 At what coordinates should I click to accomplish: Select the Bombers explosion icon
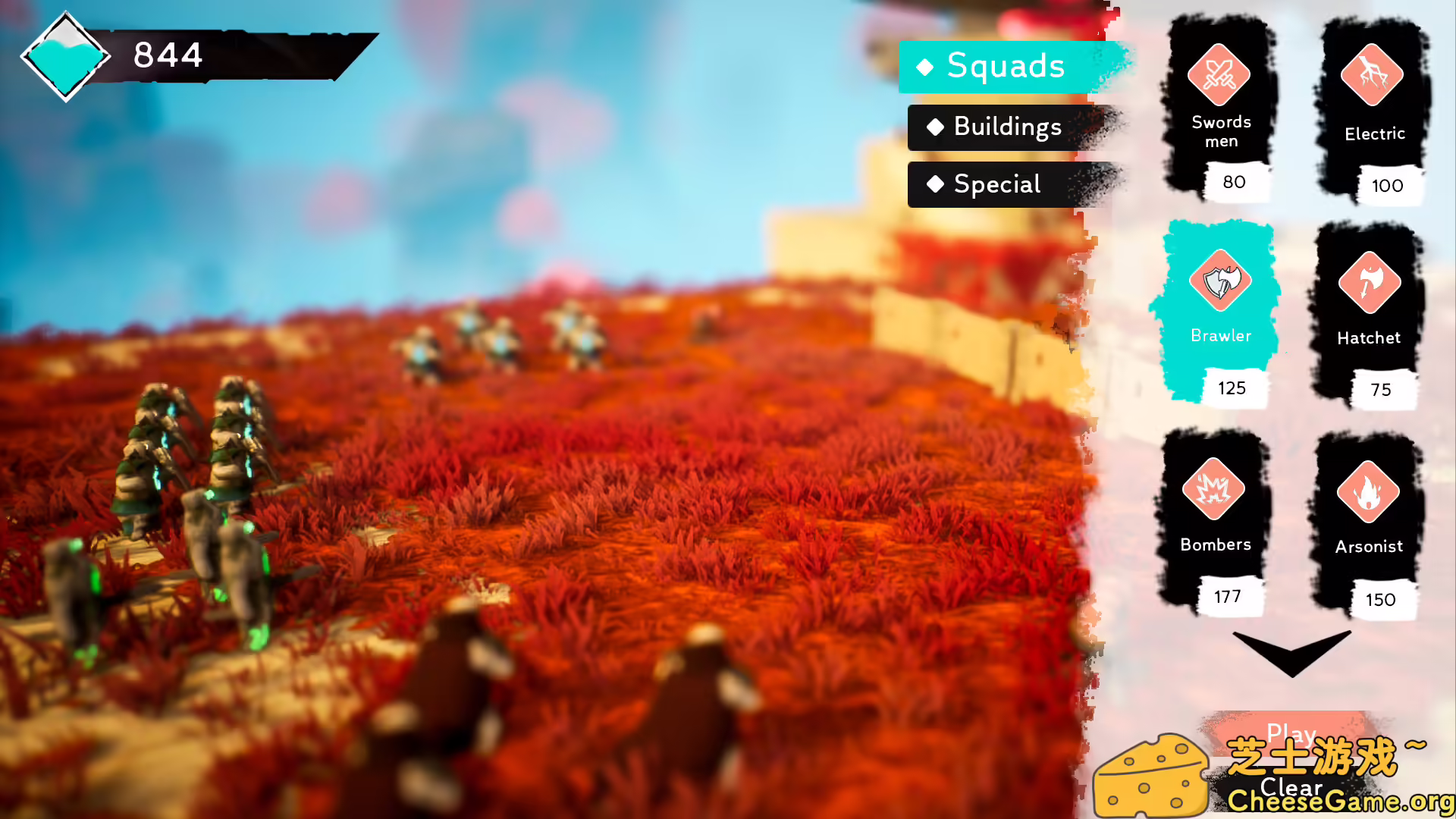click(1214, 490)
